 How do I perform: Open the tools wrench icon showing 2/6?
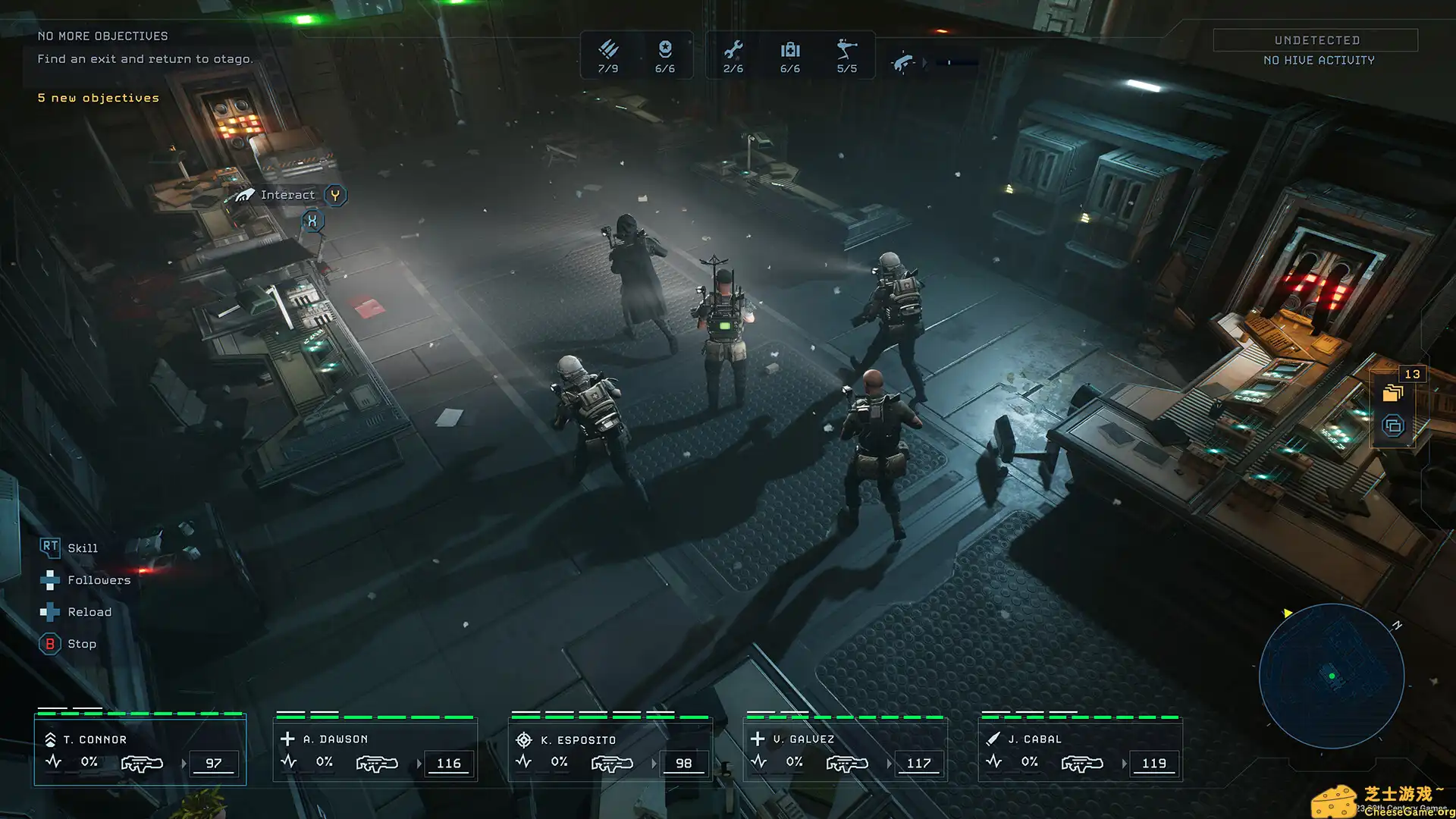pos(733,53)
